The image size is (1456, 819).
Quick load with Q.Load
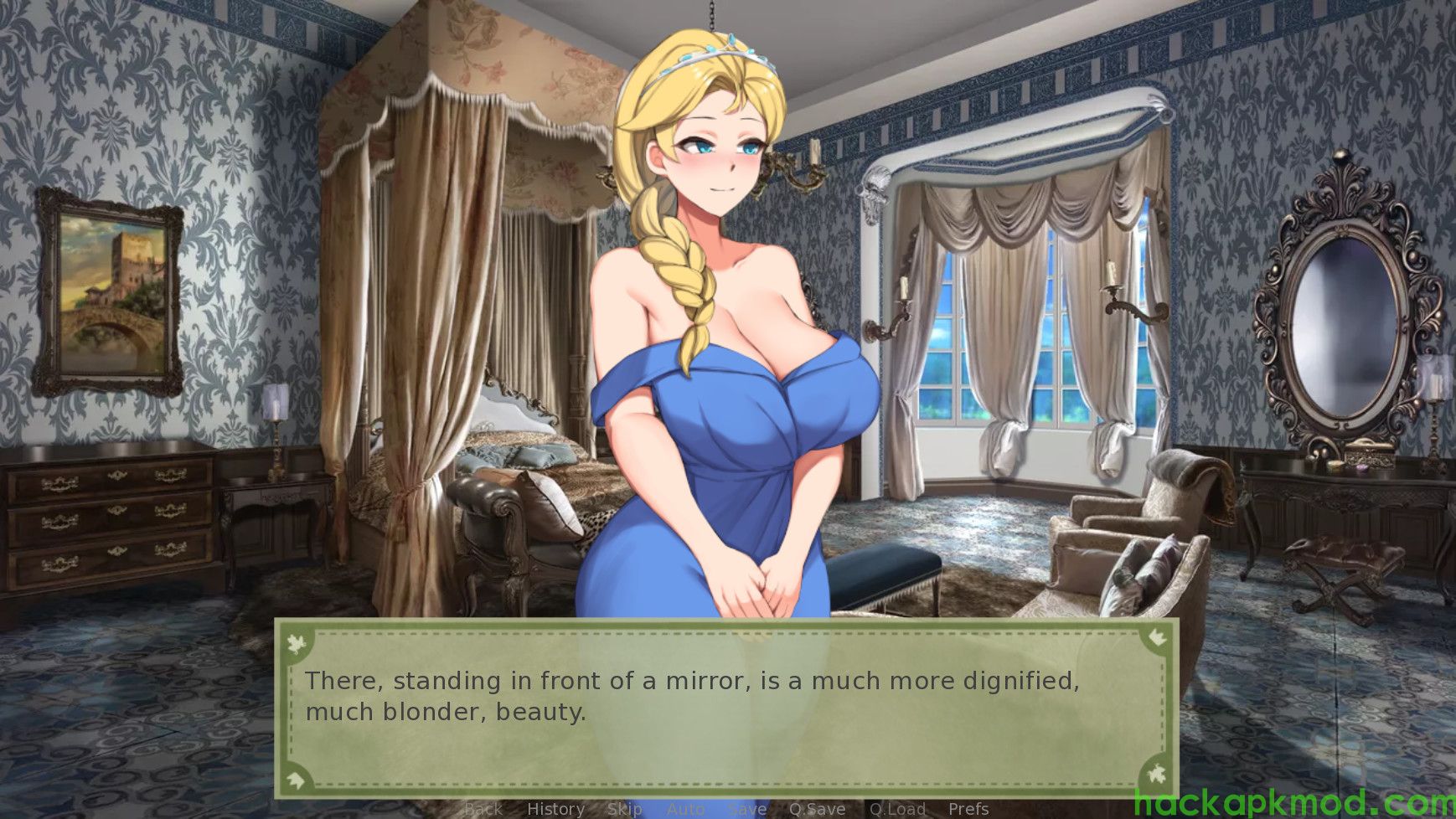tap(896, 809)
